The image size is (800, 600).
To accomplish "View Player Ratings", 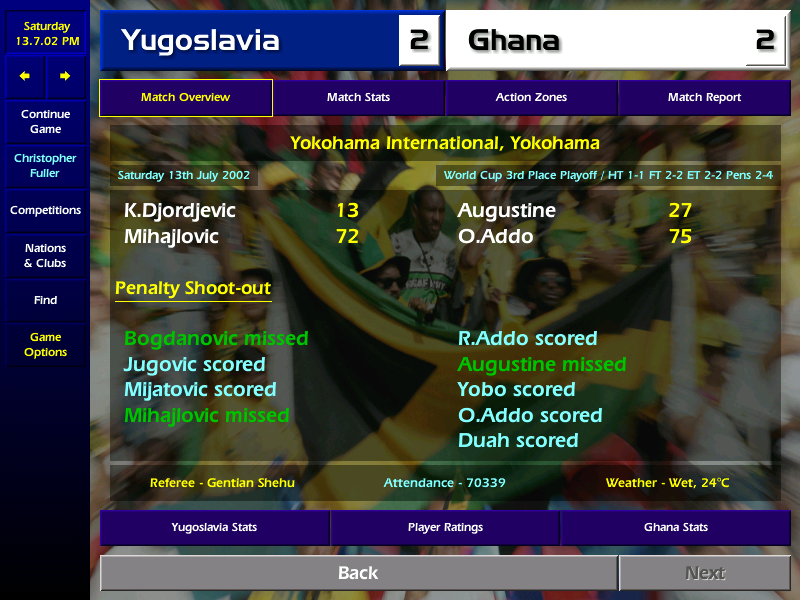I will [445, 527].
